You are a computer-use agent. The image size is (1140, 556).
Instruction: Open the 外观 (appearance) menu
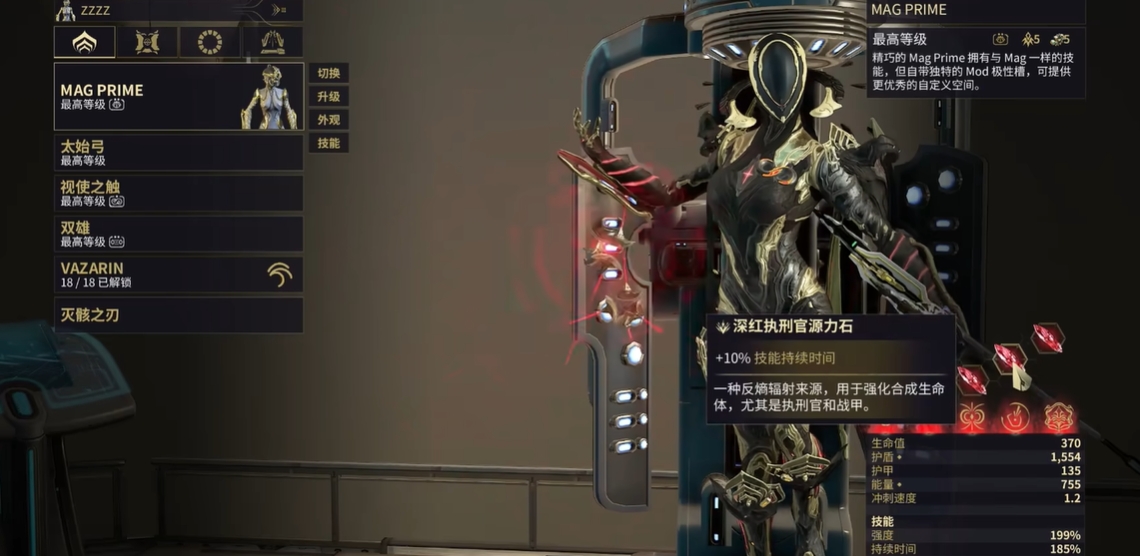click(x=328, y=120)
